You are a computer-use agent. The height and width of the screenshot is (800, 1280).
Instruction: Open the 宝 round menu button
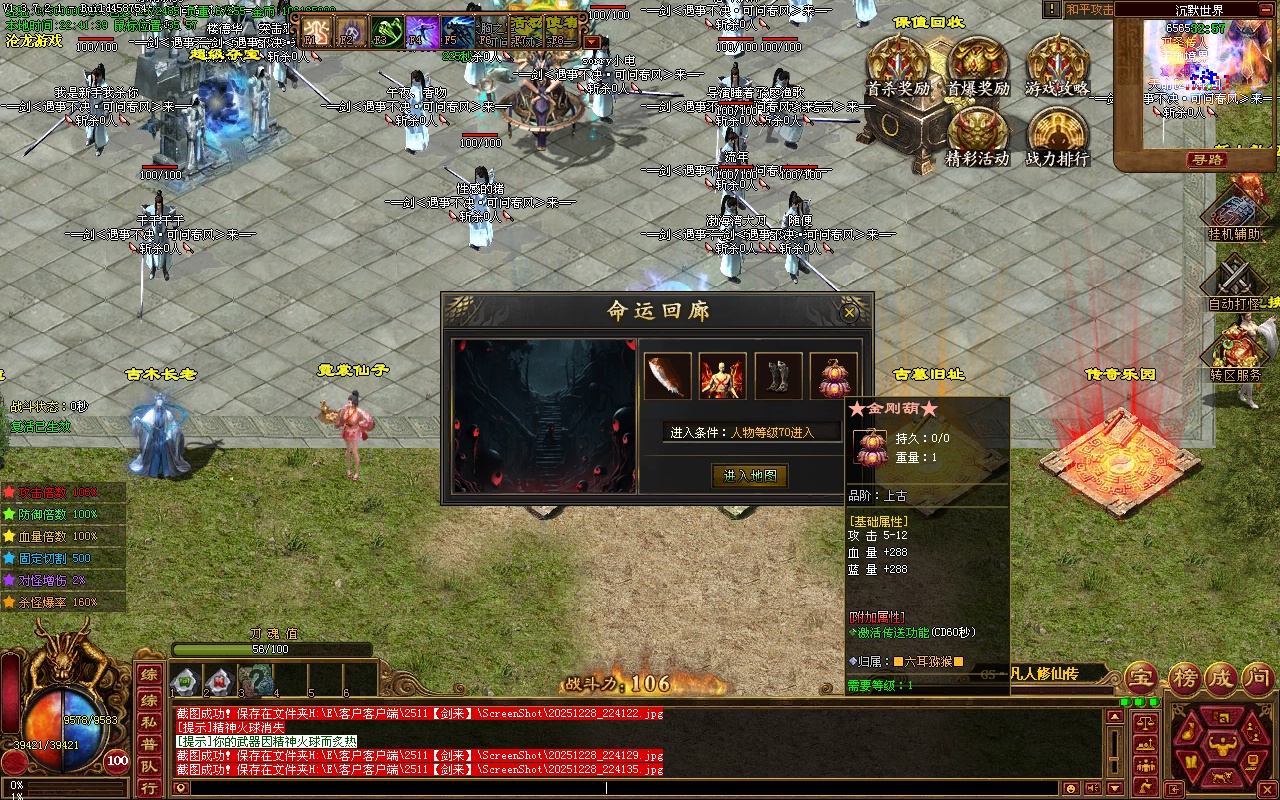1141,678
